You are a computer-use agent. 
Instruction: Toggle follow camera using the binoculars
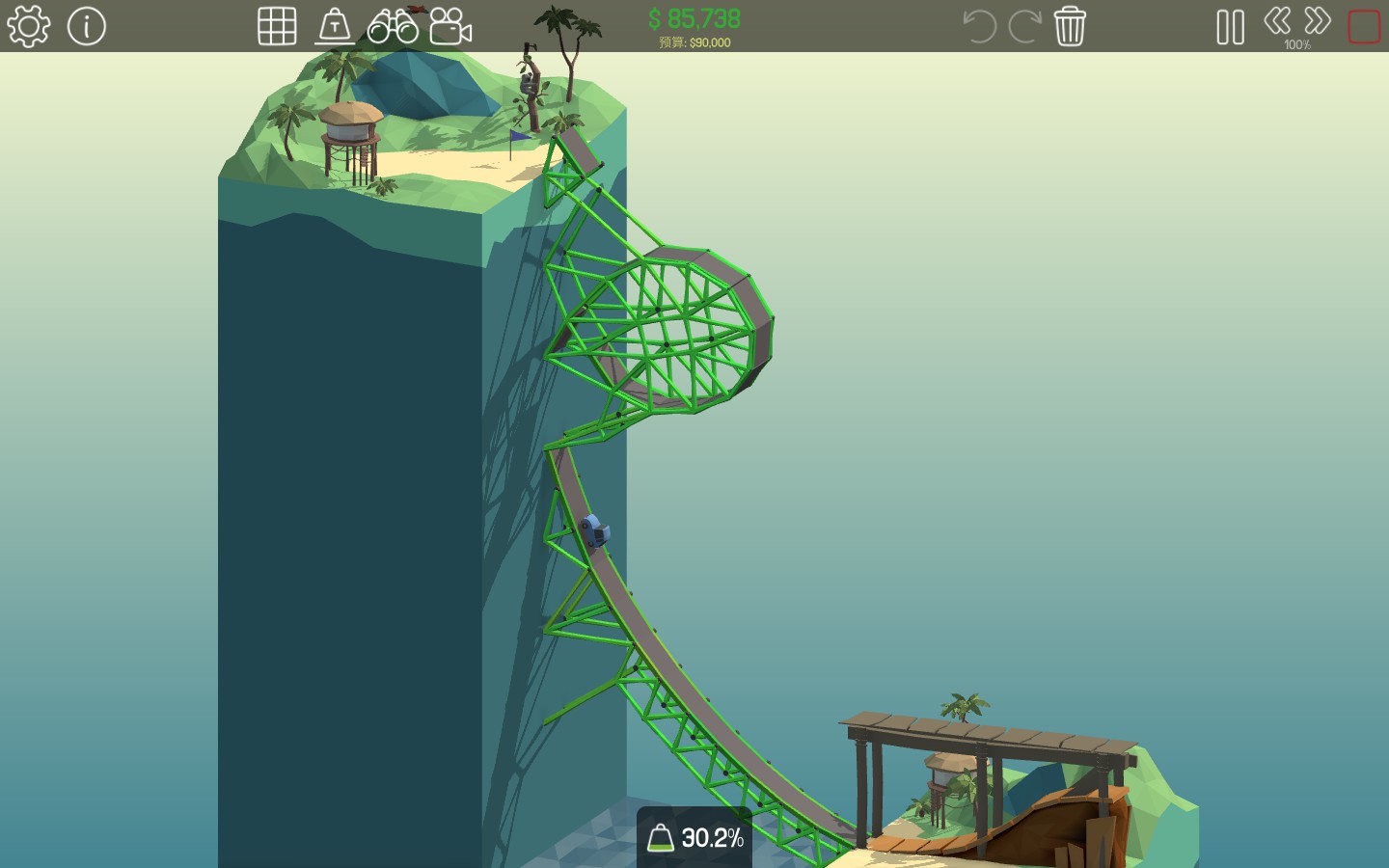pos(391,26)
